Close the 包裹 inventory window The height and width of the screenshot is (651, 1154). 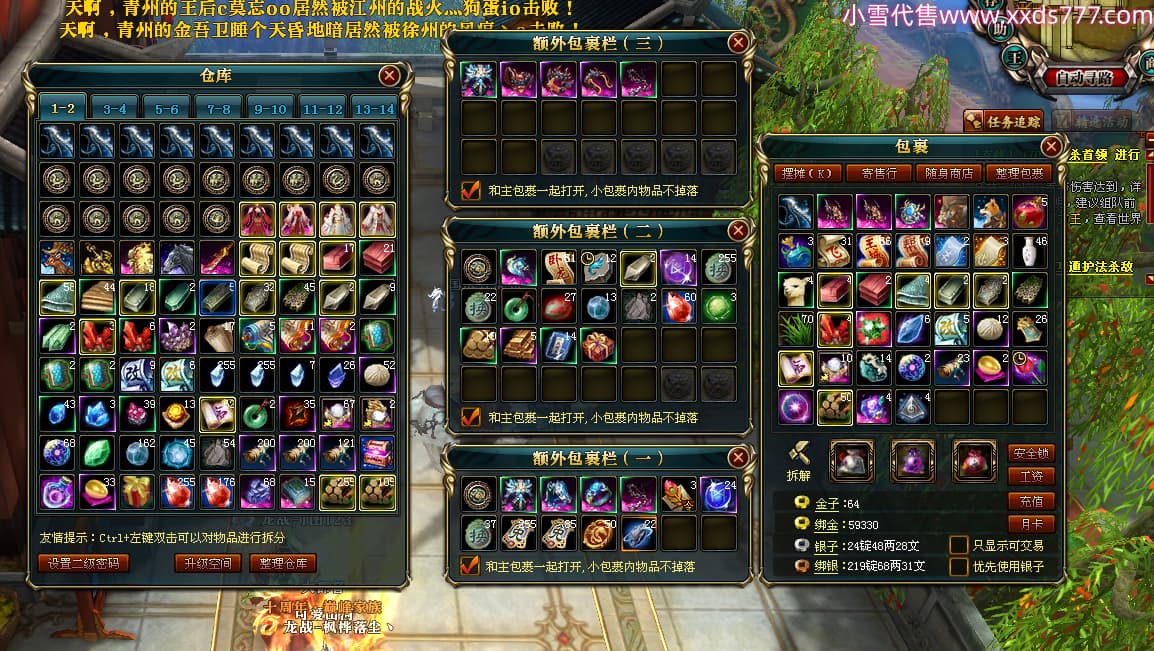pyautogui.click(x=1050, y=147)
